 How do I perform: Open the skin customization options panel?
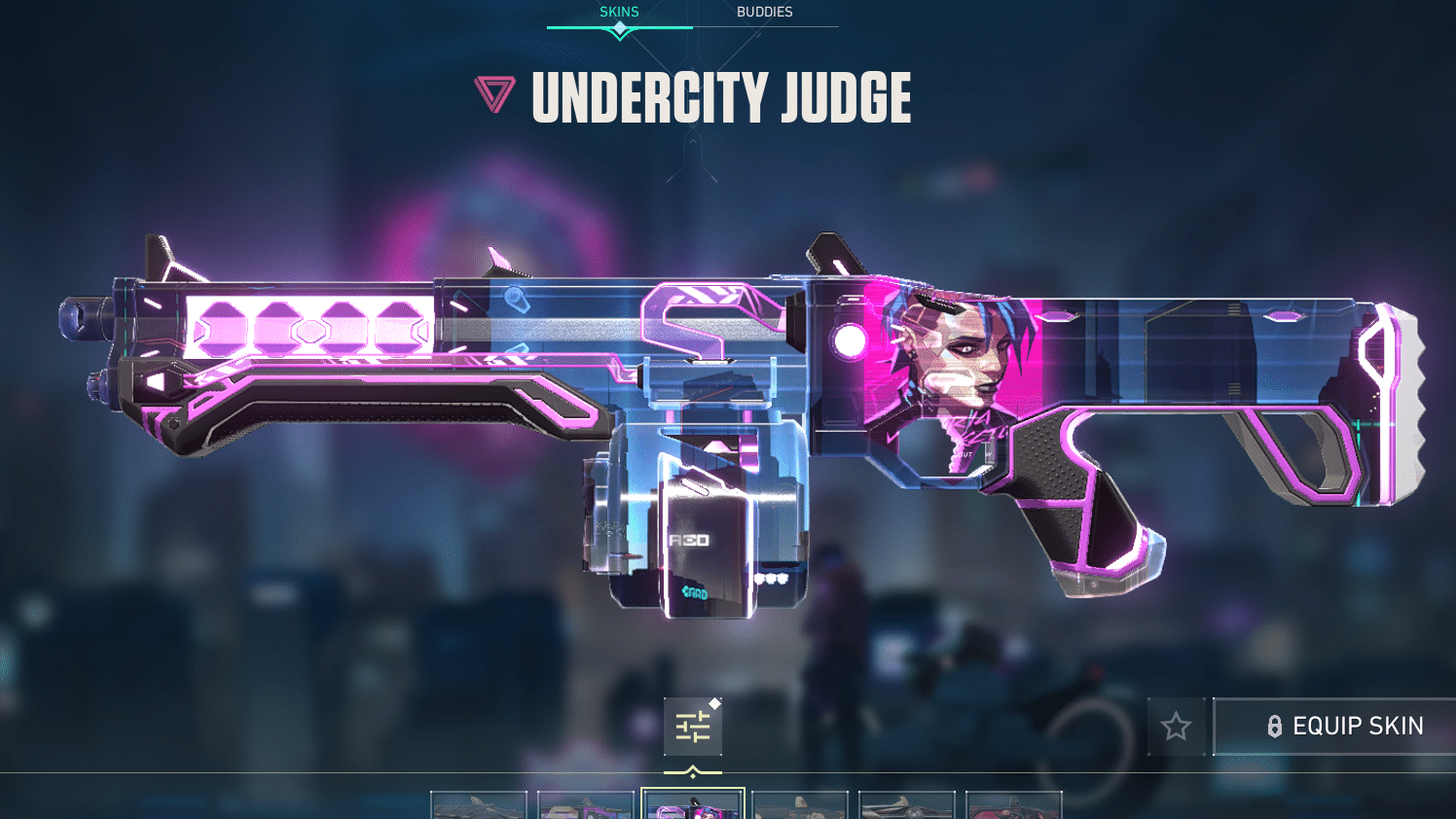click(x=693, y=727)
